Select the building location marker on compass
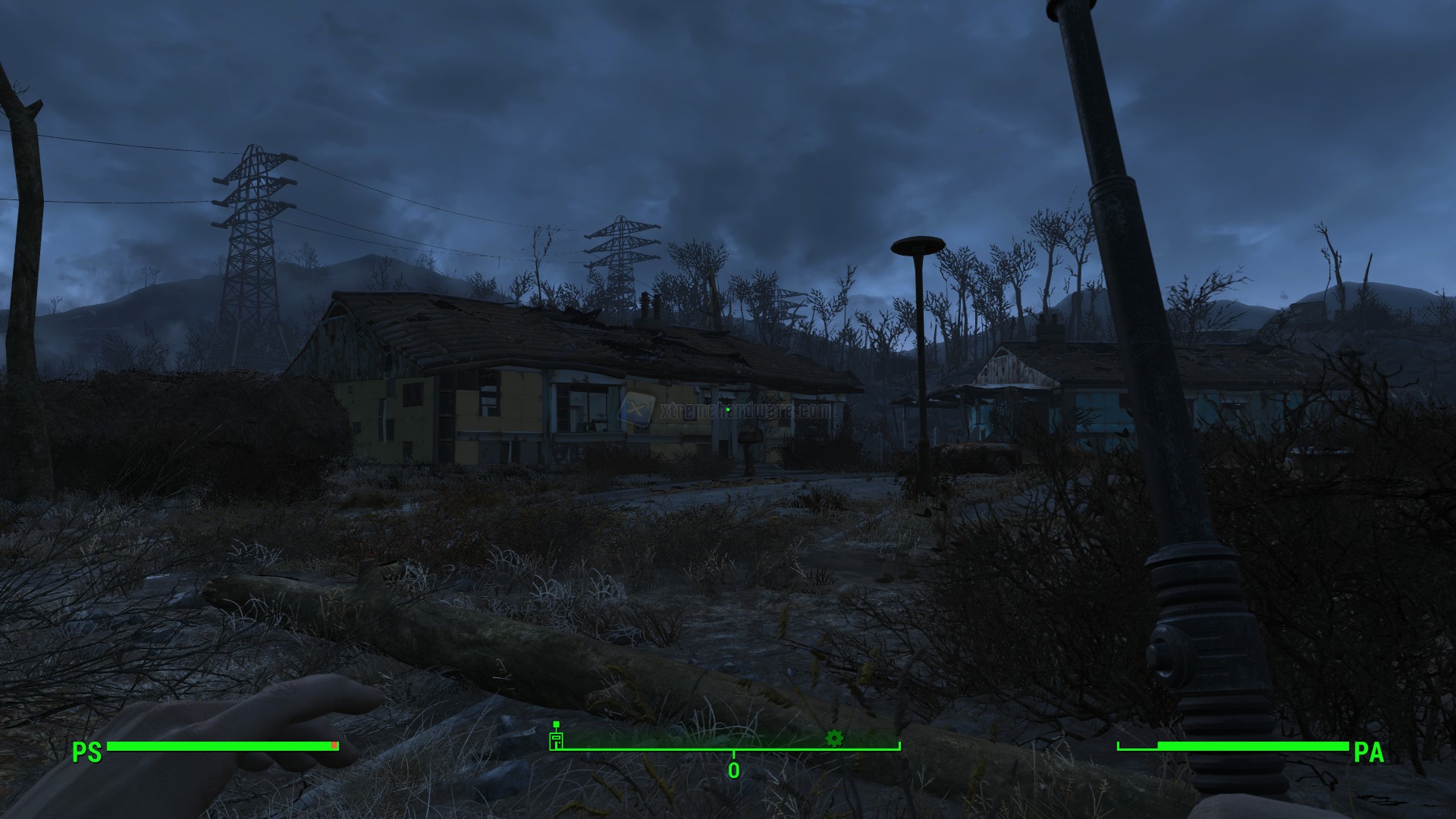The image size is (1456, 819). coord(557,738)
